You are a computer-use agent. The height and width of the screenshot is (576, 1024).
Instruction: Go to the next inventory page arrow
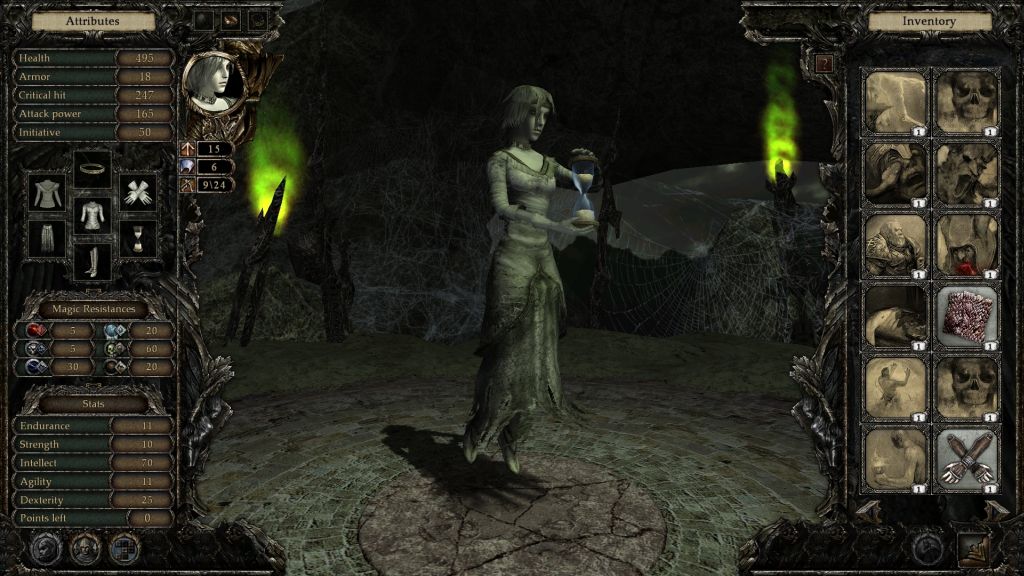coord(996,508)
